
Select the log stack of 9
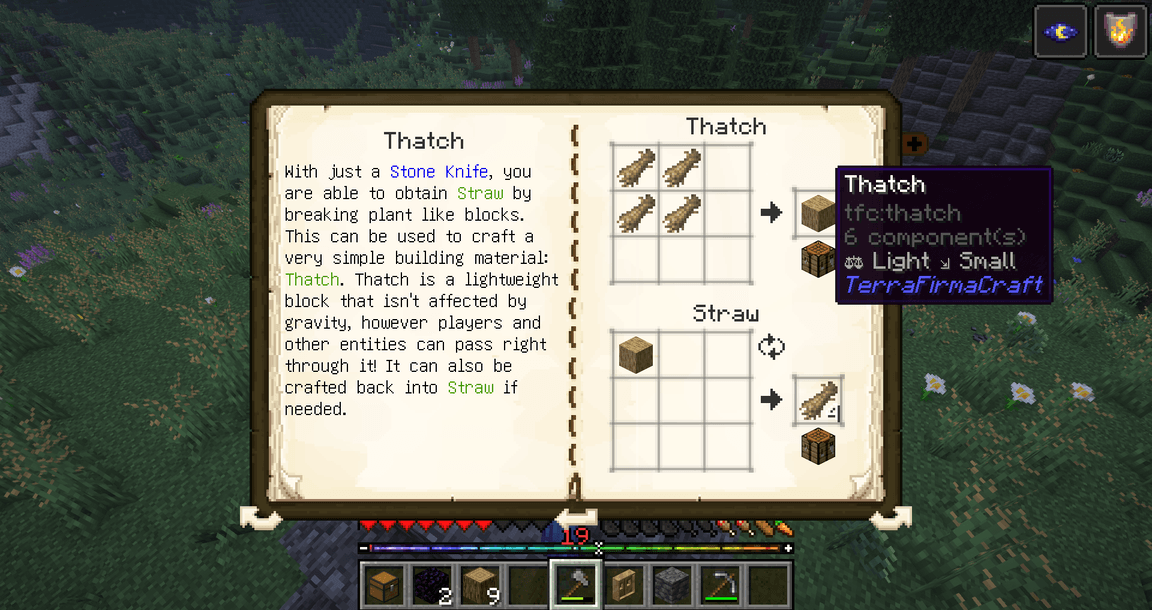click(x=479, y=583)
